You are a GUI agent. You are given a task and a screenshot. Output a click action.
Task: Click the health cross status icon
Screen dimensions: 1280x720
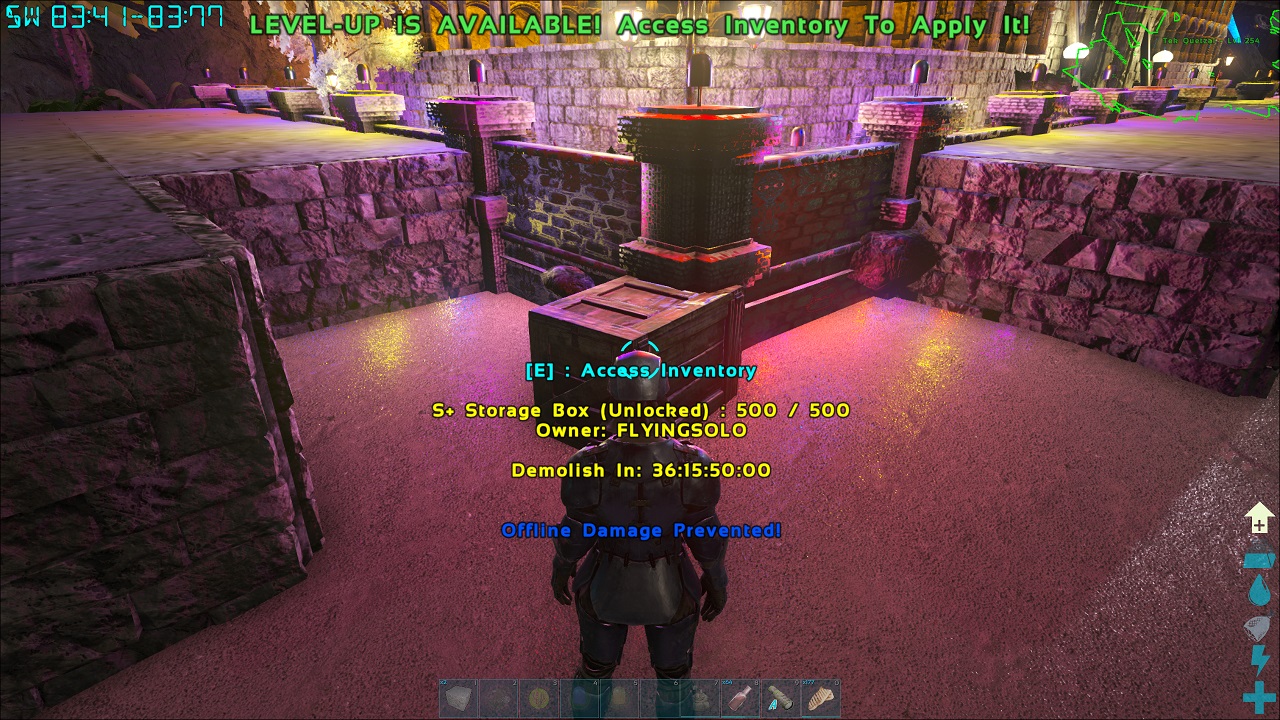(x=1258, y=697)
